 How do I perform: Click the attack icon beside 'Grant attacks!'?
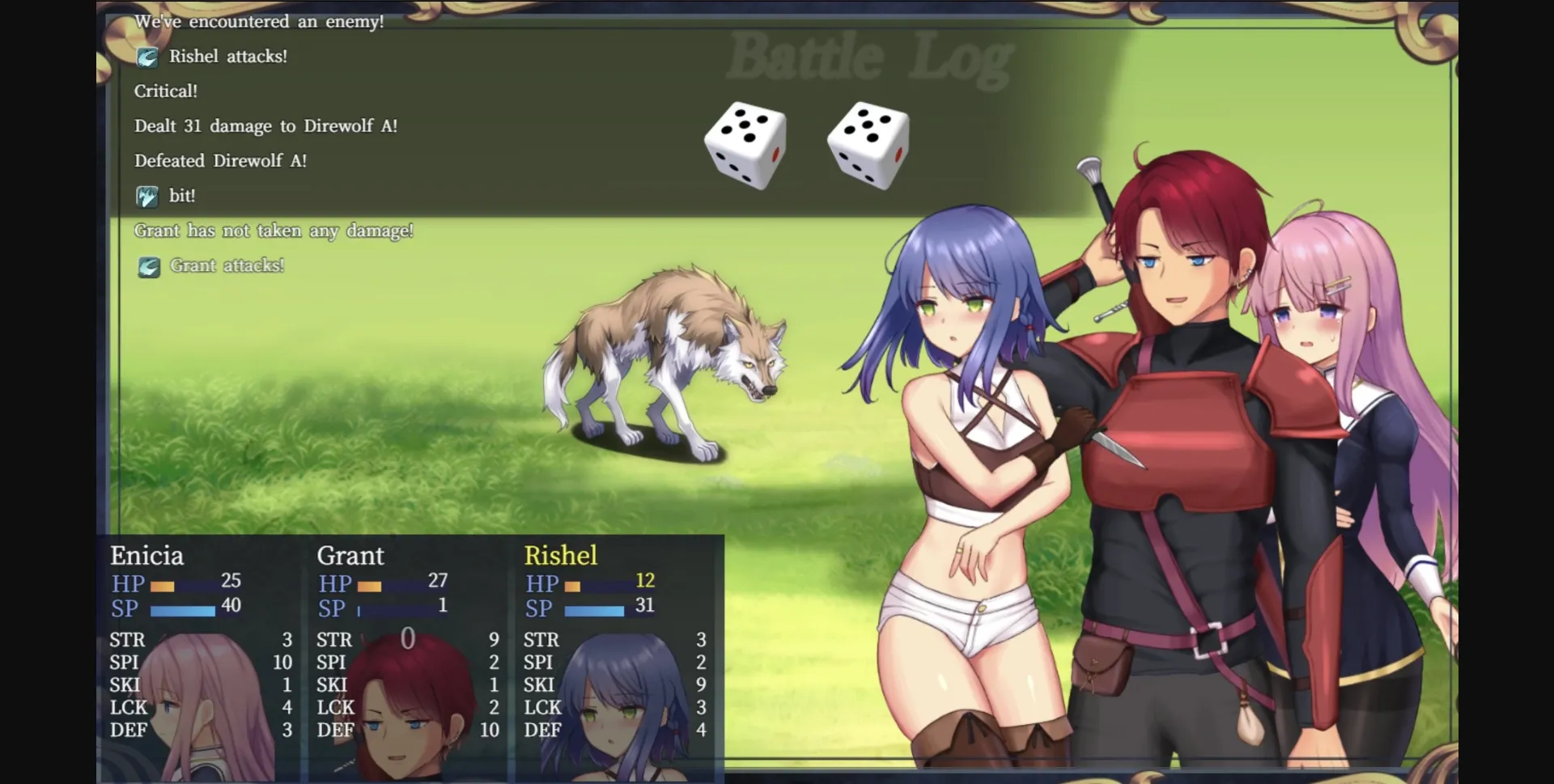coord(148,265)
